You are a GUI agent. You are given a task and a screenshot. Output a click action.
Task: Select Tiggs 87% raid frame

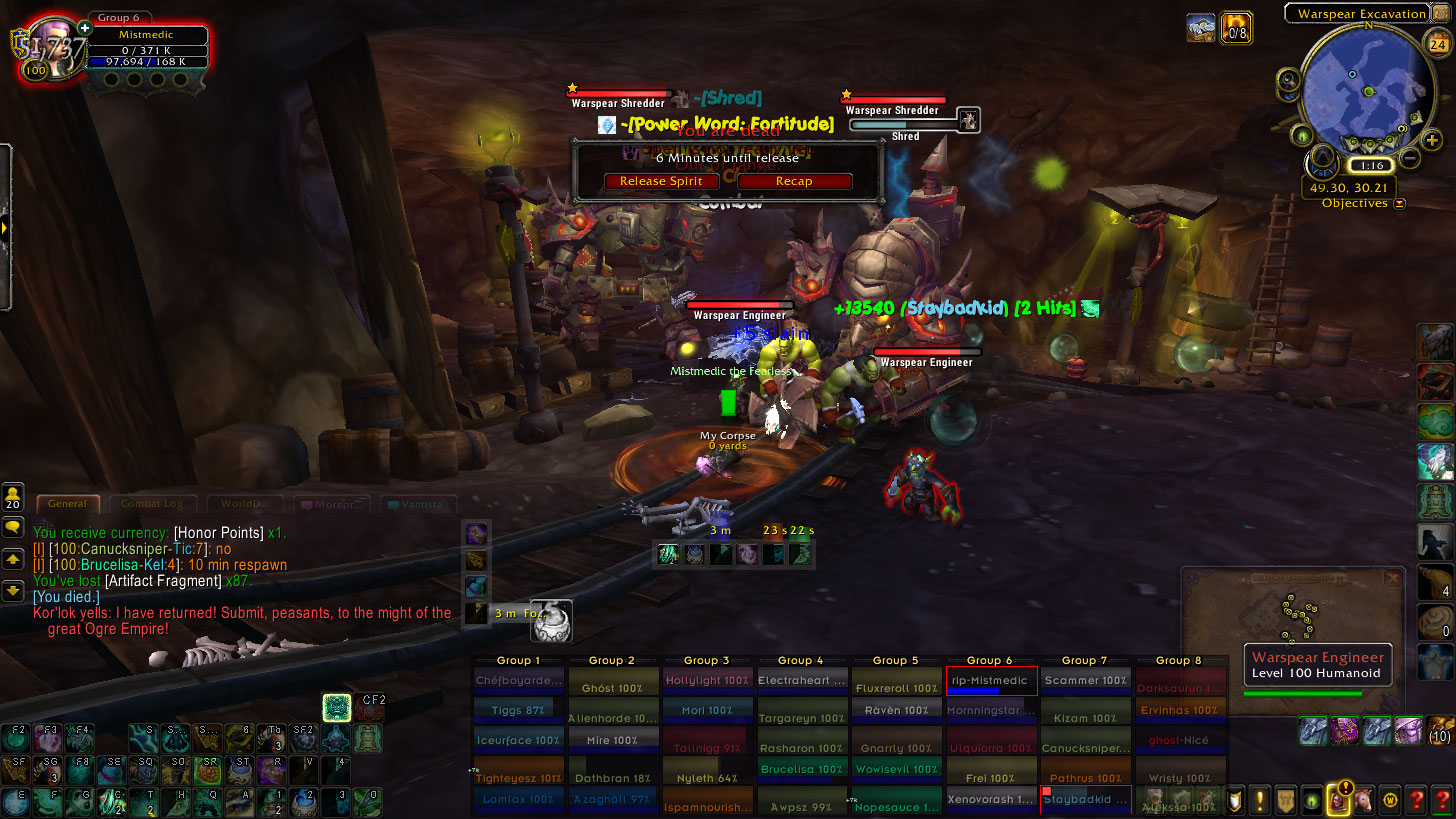tap(517, 710)
